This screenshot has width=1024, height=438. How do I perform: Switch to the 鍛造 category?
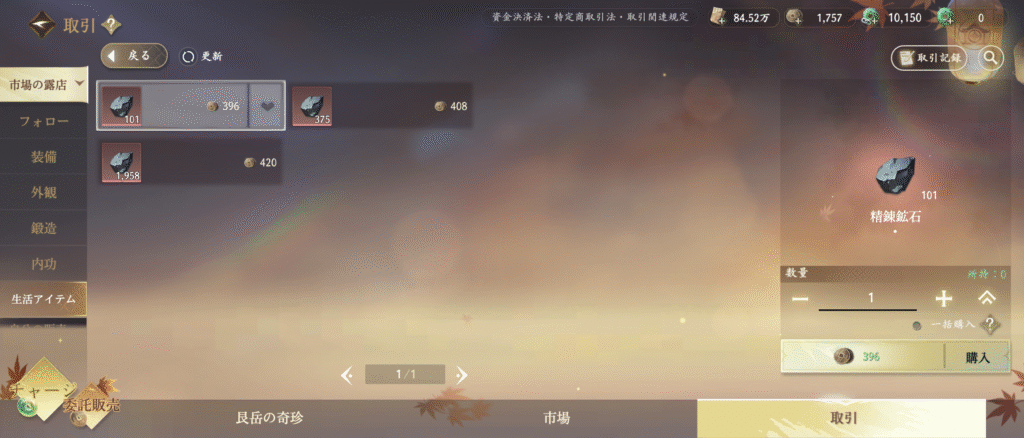coord(44,228)
